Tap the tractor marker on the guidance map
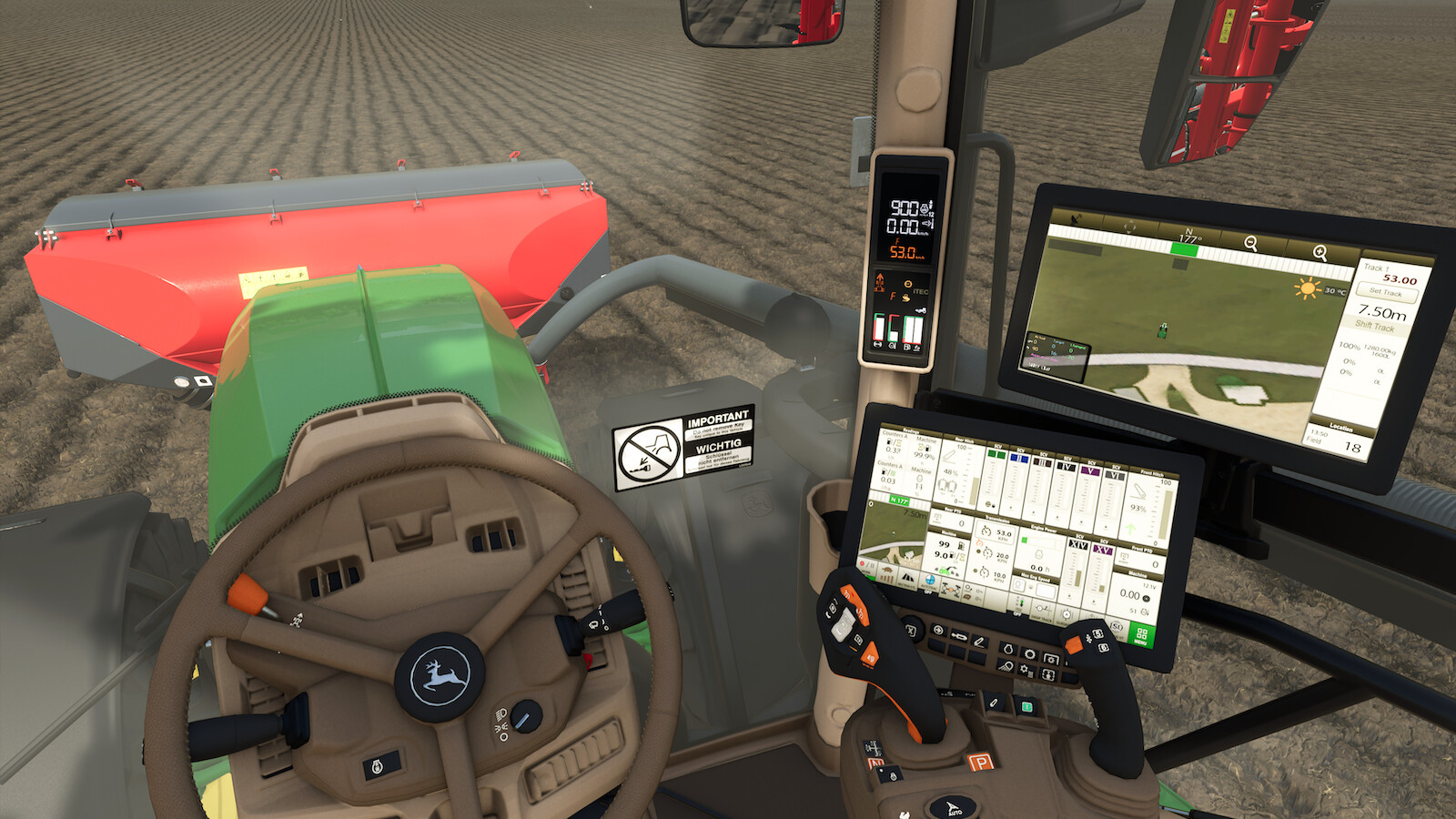 [x=1163, y=331]
